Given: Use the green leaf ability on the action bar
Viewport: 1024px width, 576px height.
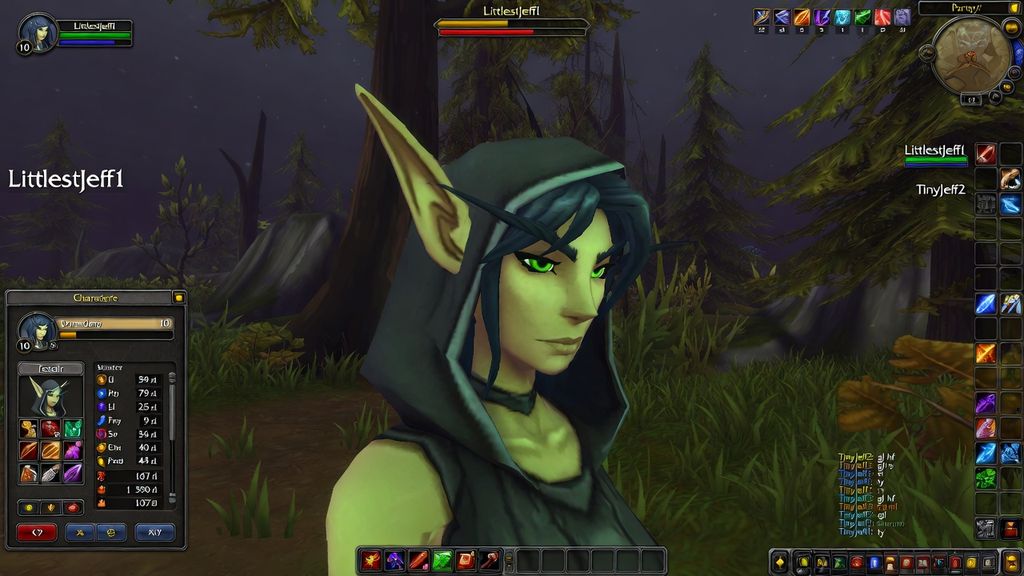Looking at the screenshot, I should [442, 560].
